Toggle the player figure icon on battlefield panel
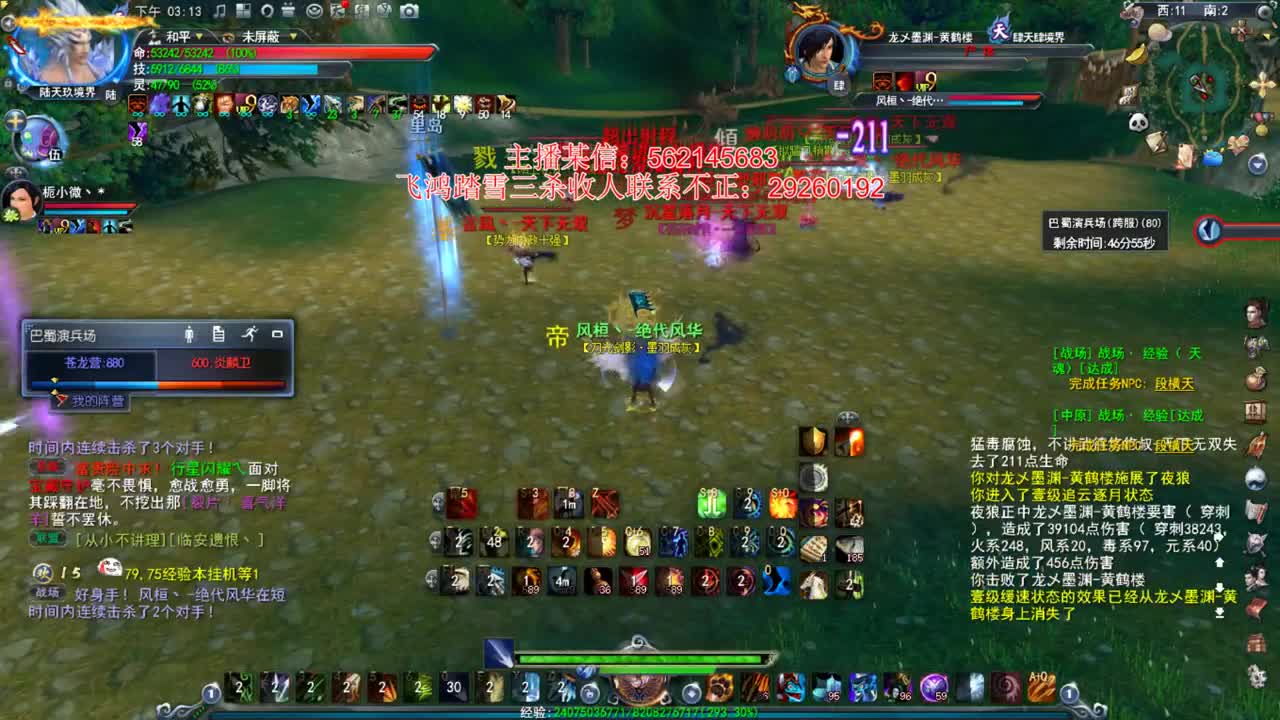The width and height of the screenshot is (1280, 720). click(x=190, y=334)
